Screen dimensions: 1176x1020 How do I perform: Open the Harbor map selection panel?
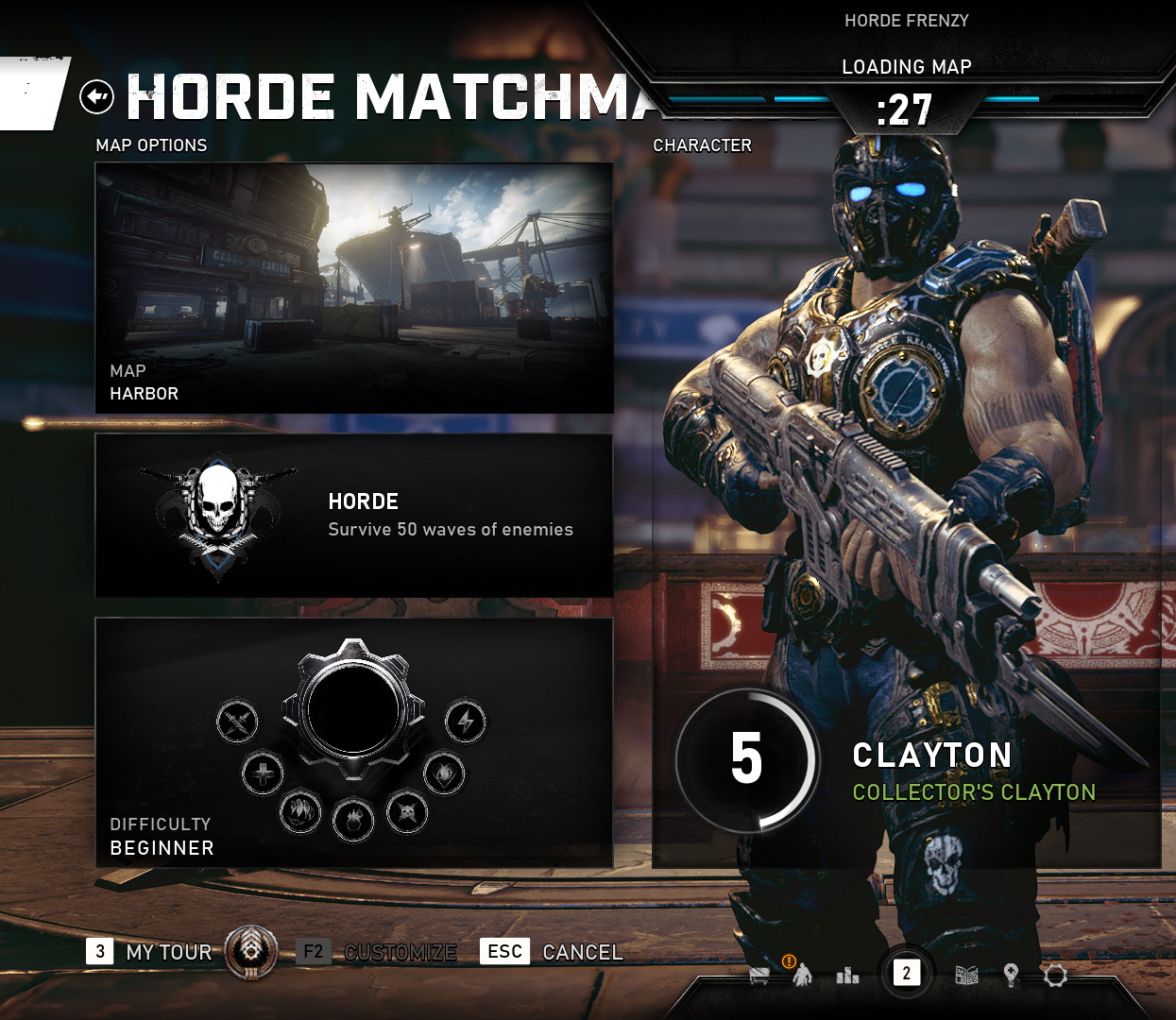point(354,288)
